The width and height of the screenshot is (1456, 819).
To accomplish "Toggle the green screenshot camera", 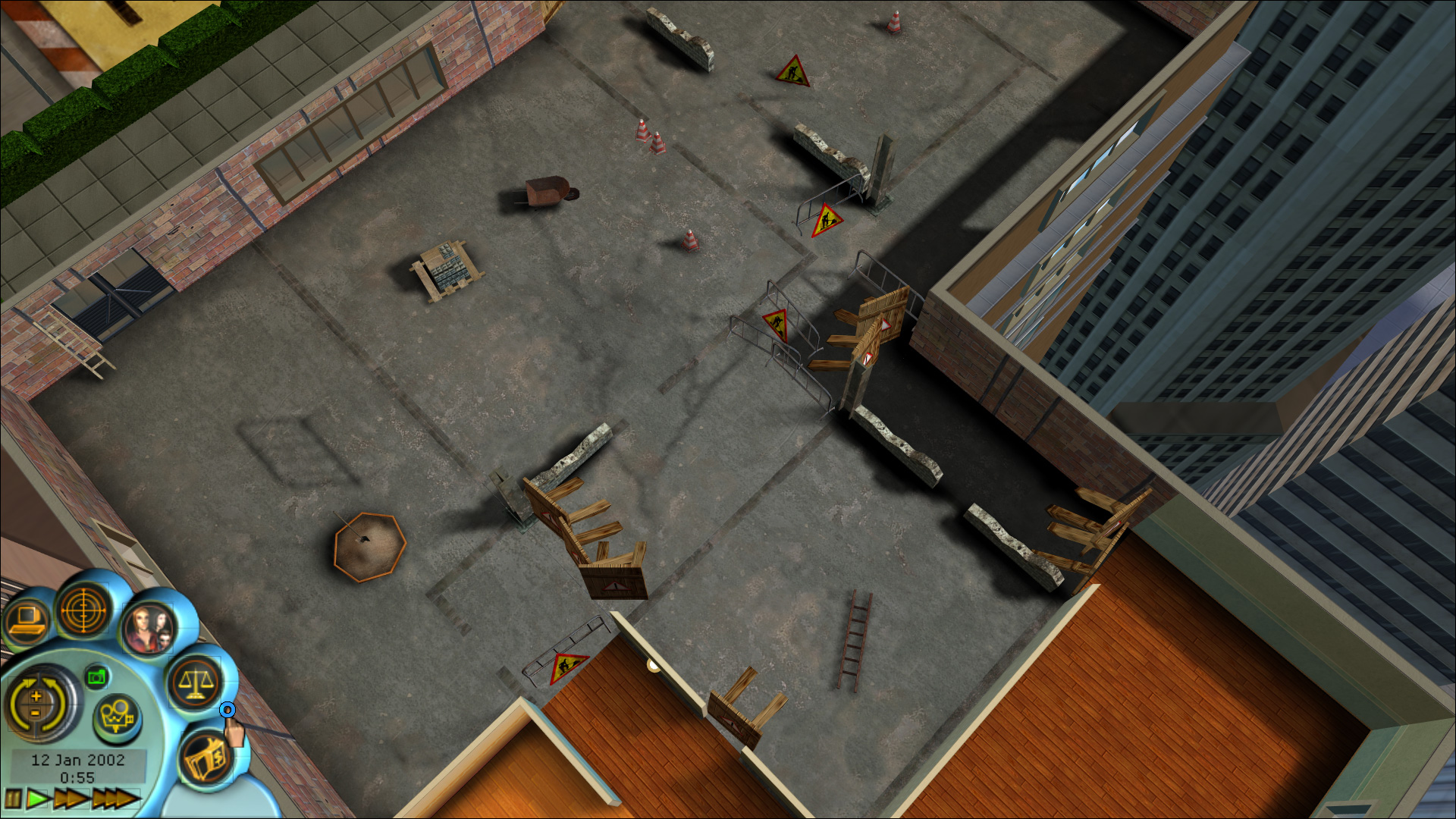I will point(96,678).
